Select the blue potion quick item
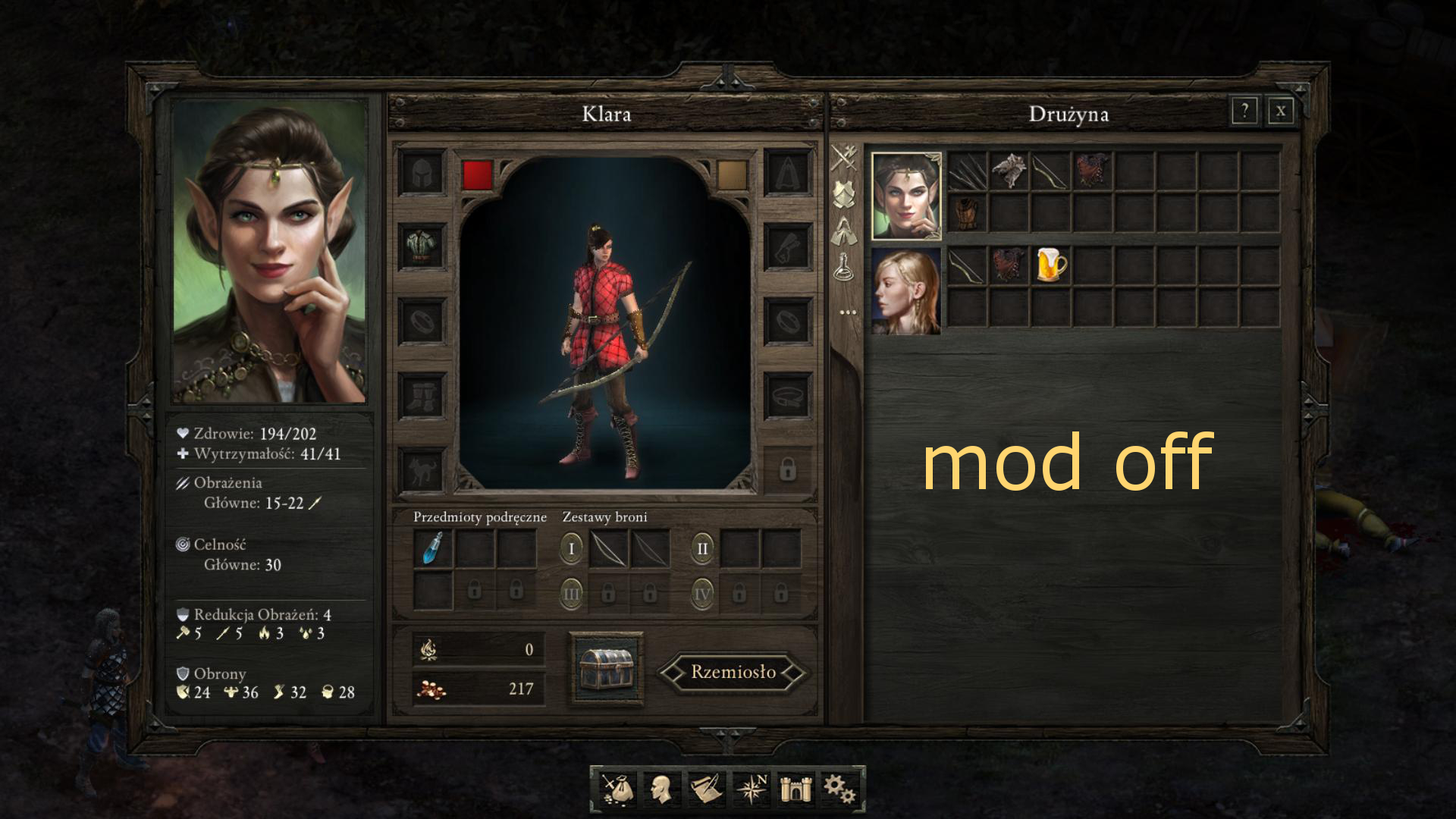Screen dimensions: 1456x819 (433, 548)
